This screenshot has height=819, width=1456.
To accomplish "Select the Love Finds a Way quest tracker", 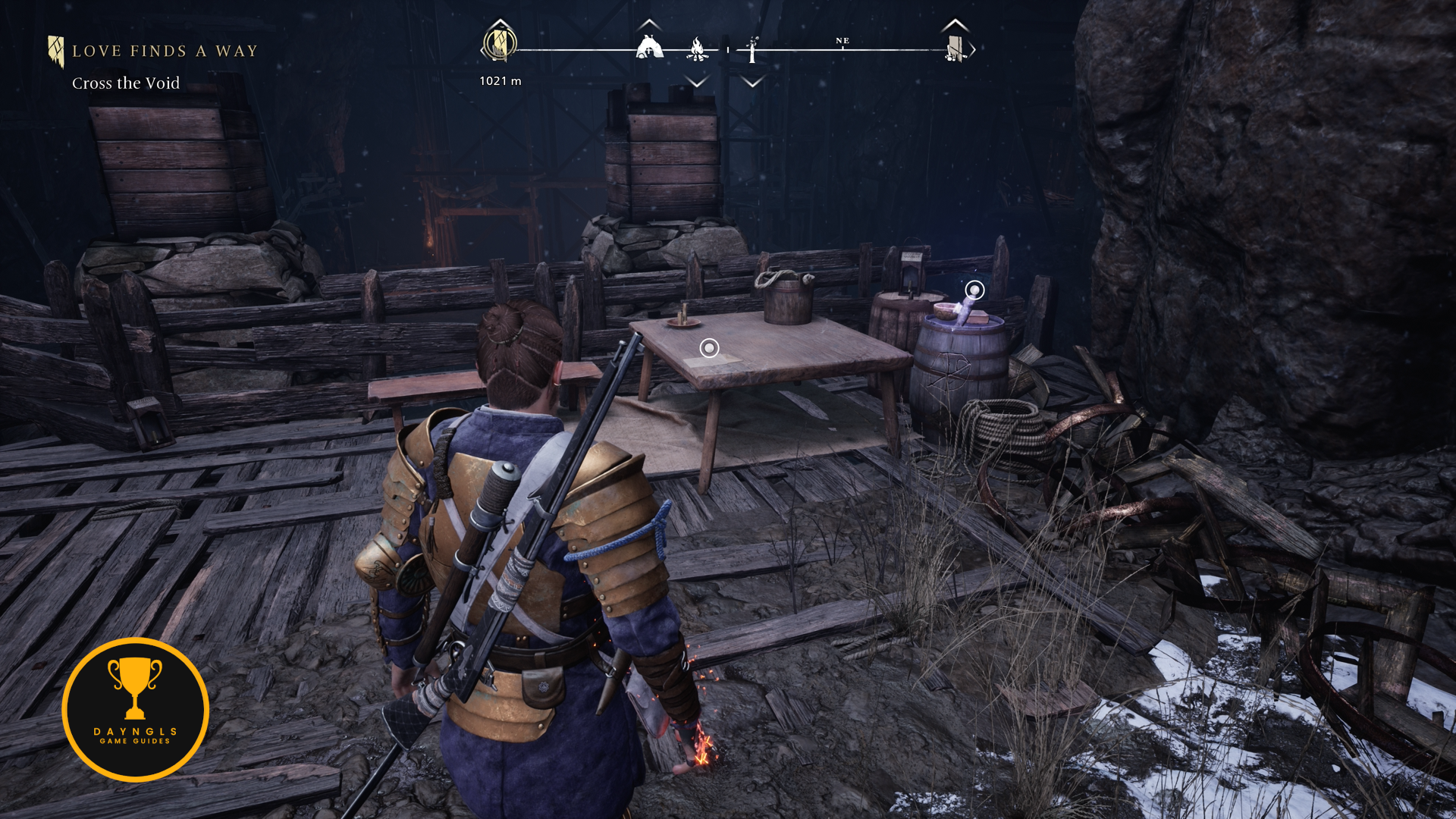I will (x=164, y=52).
